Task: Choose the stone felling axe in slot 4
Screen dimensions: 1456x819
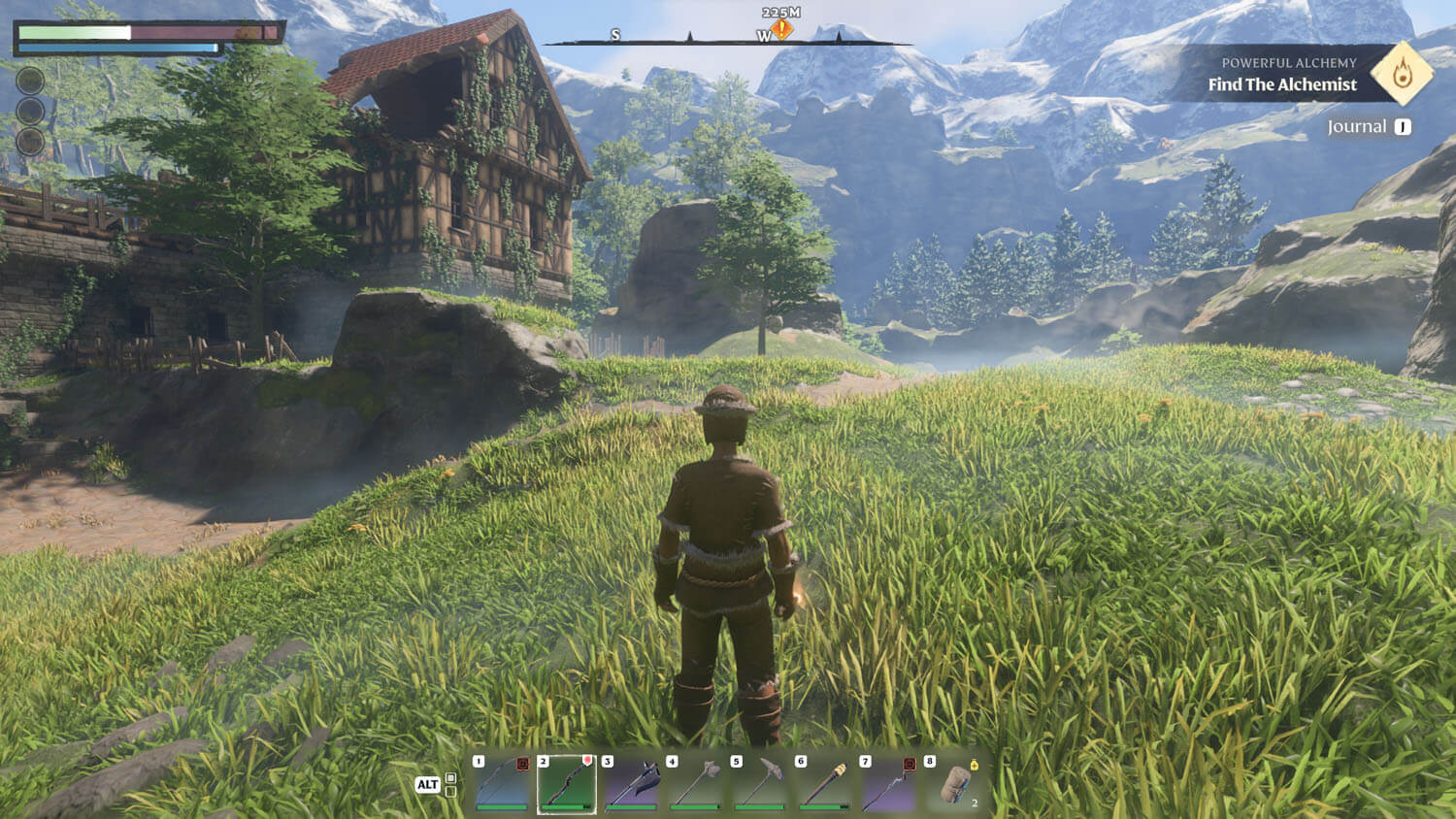Action: pyautogui.click(x=696, y=783)
